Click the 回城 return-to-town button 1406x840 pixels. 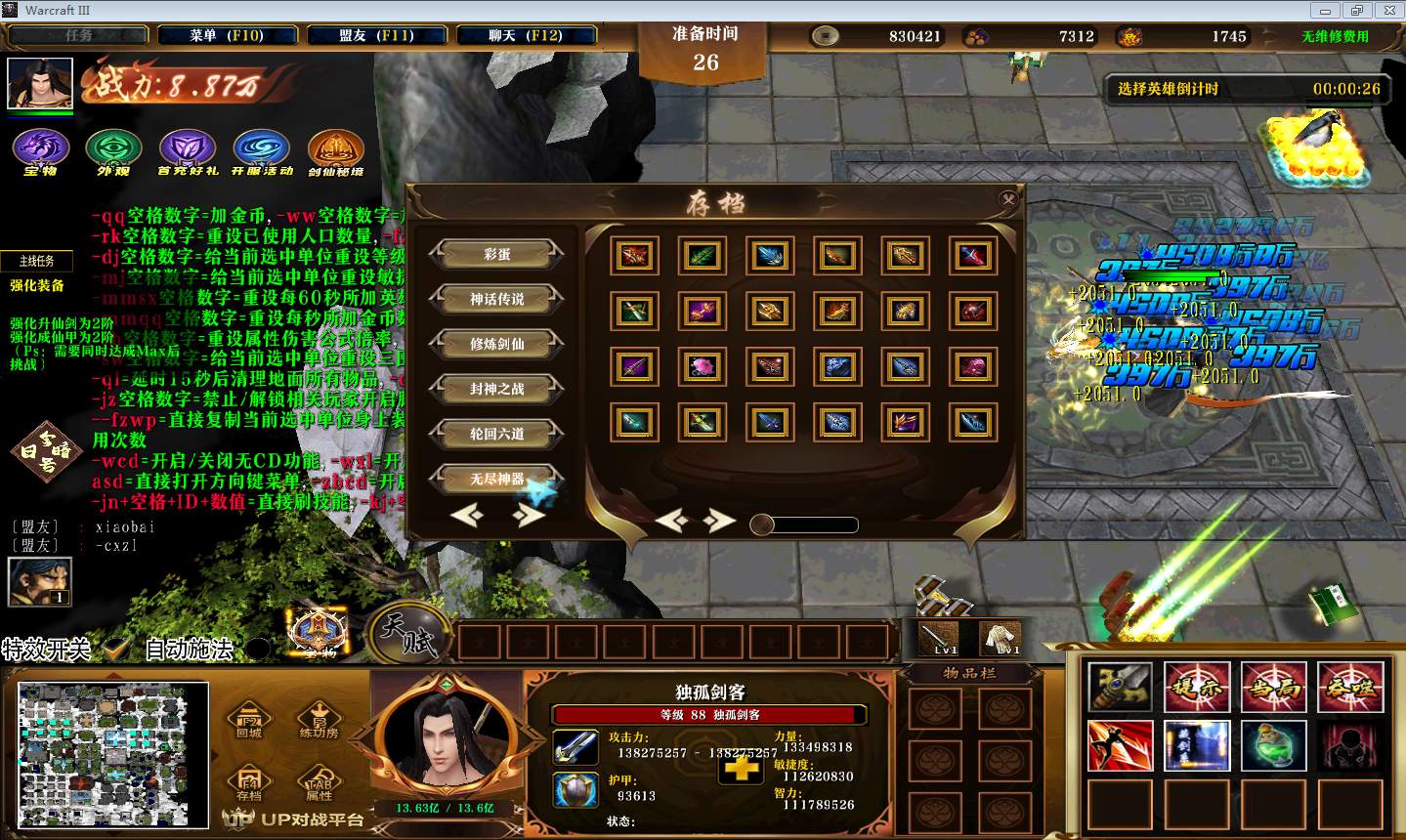(x=249, y=721)
